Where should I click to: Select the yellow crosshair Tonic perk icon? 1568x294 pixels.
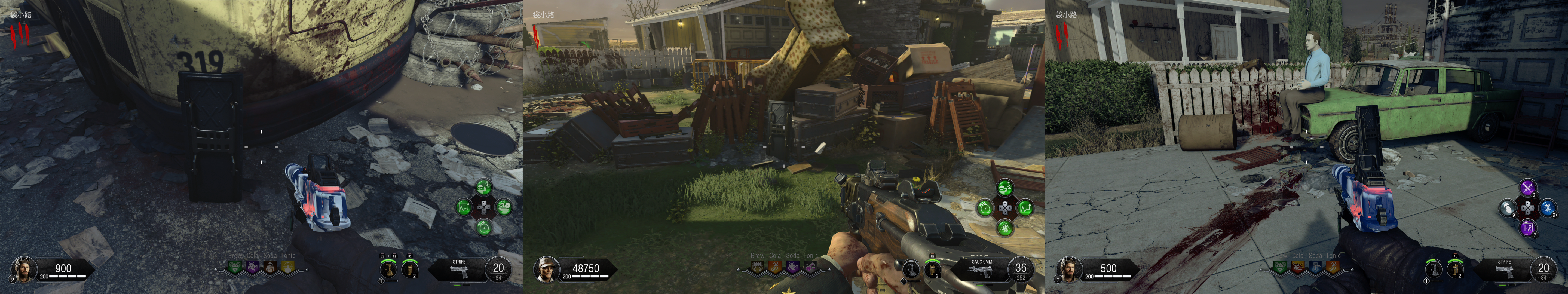pyautogui.click(x=288, y=267)
